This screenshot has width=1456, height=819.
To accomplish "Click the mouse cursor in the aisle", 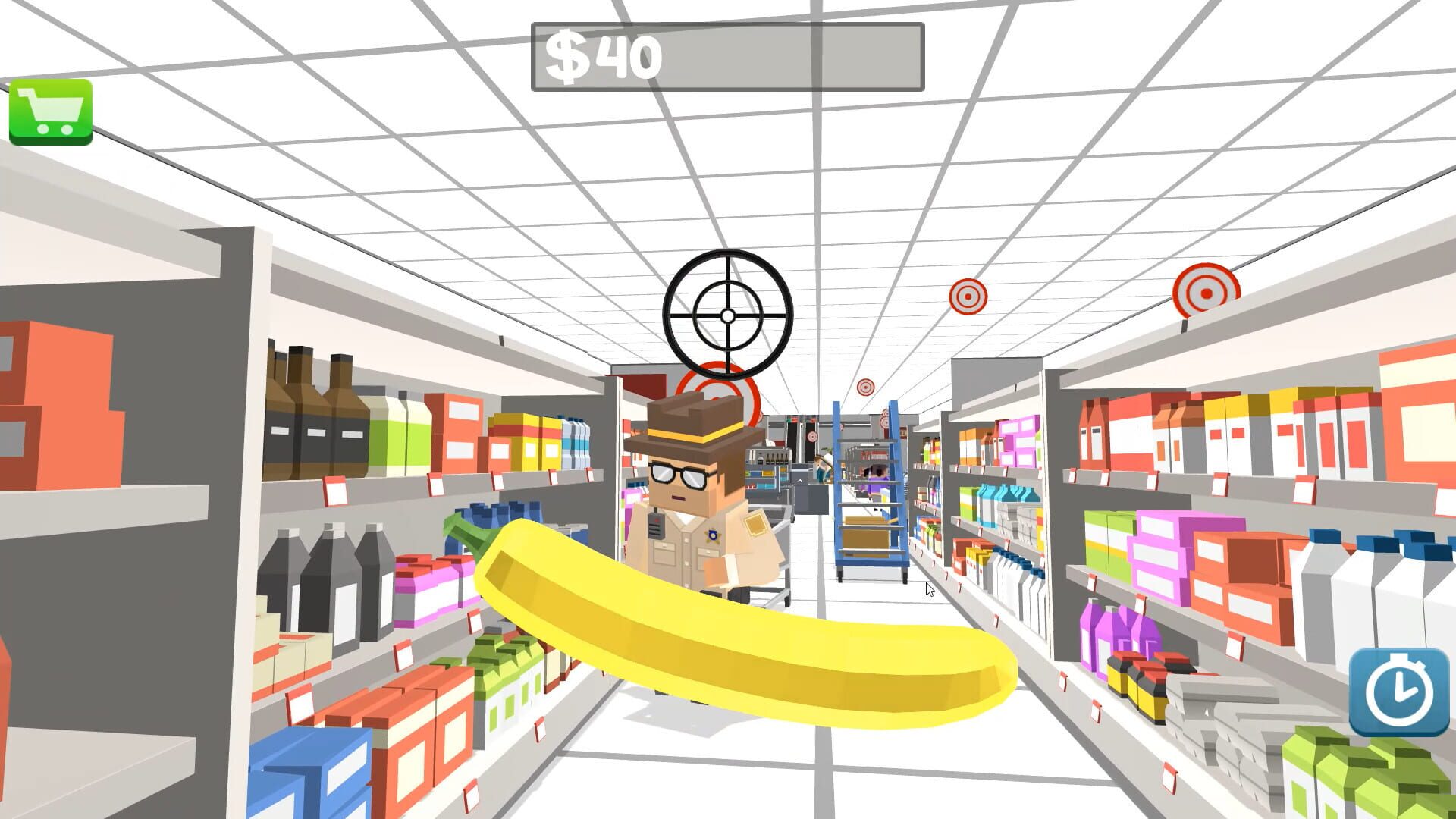I will (928, 589).
